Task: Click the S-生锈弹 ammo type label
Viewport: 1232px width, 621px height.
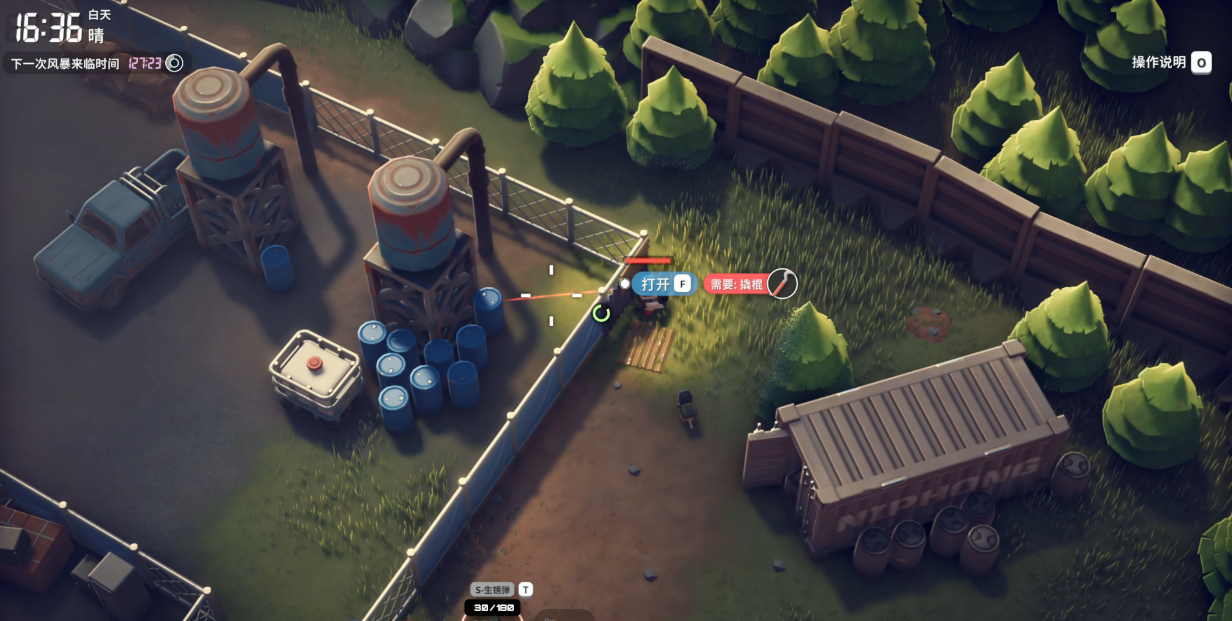Action: pyautogui.click(x=493, y=590)
